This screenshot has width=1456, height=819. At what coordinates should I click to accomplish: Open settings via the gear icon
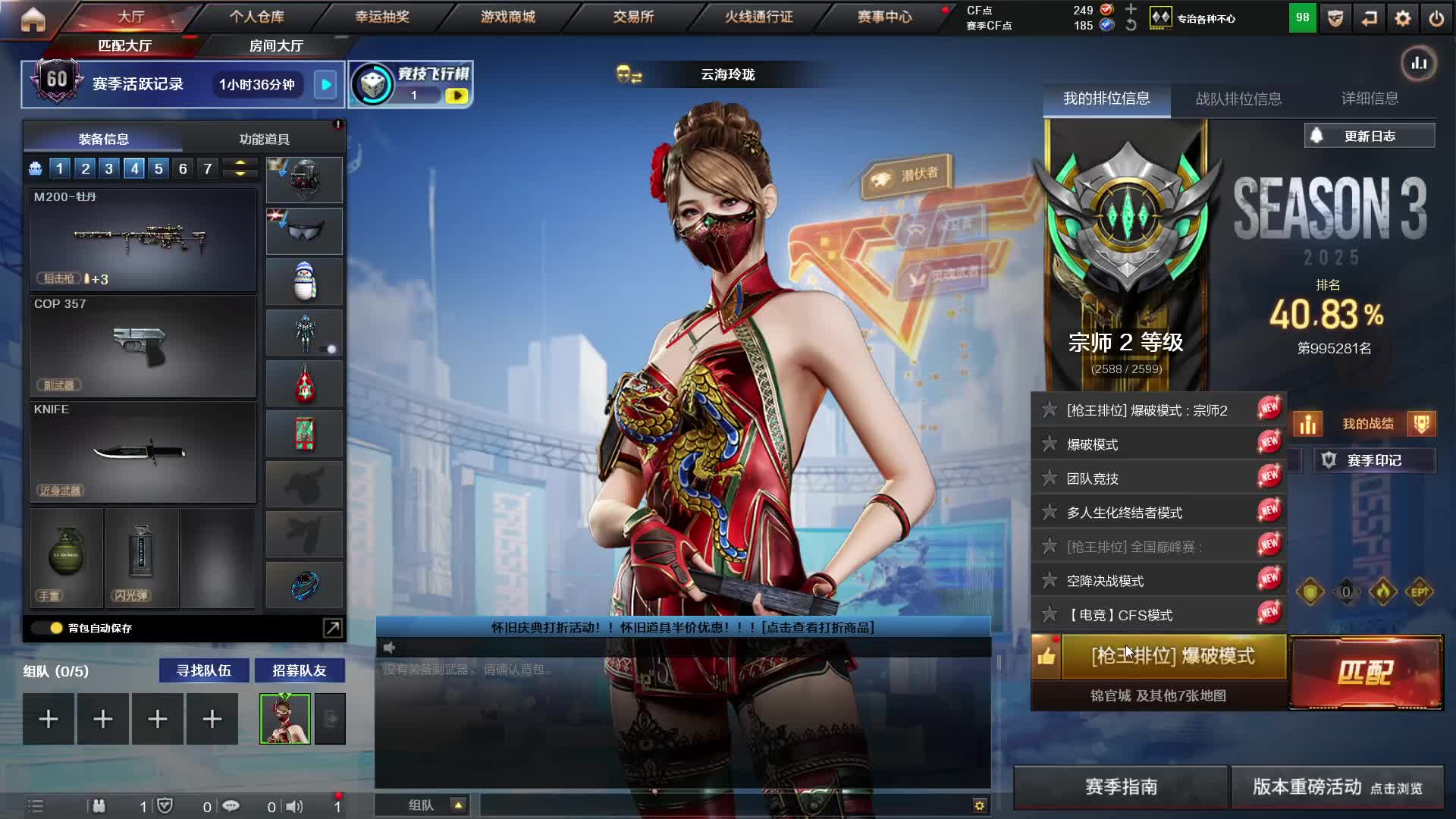coord(1402,18)
